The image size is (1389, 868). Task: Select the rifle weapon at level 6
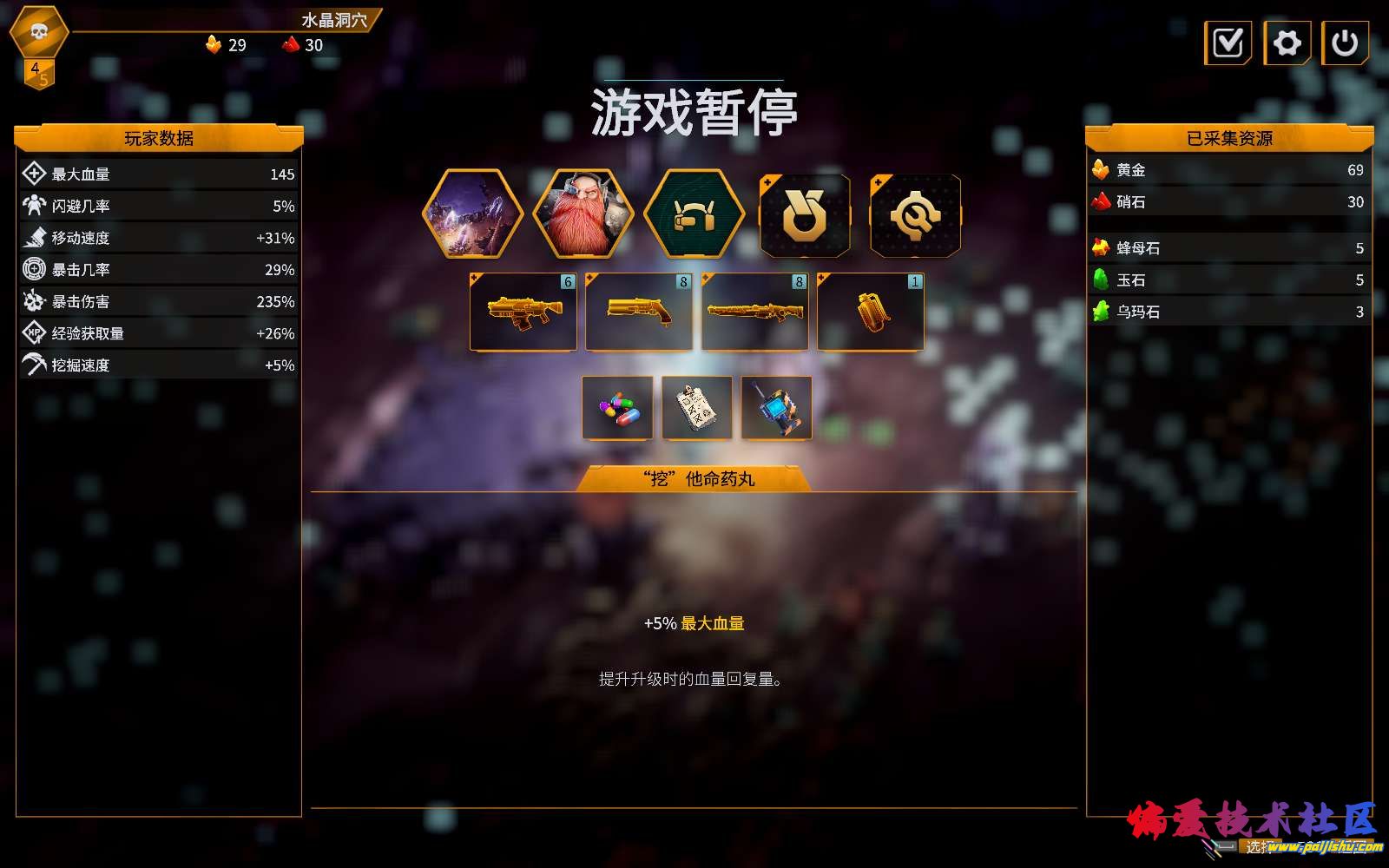[x=523, y=312]
